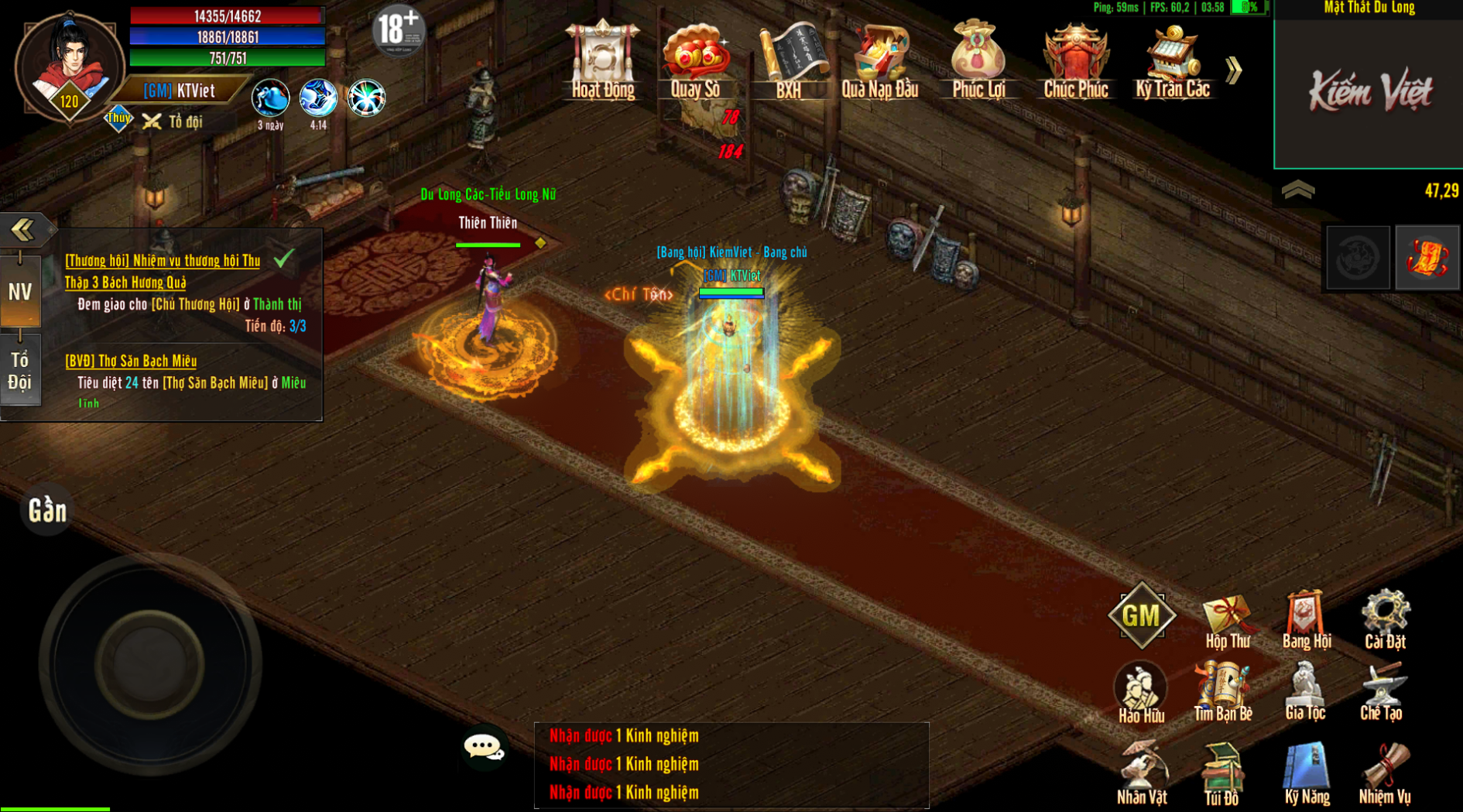Open the Quay Sò lucky spin
The width and height of the screenshot is (1463, 812).
(x=695, y=62)
